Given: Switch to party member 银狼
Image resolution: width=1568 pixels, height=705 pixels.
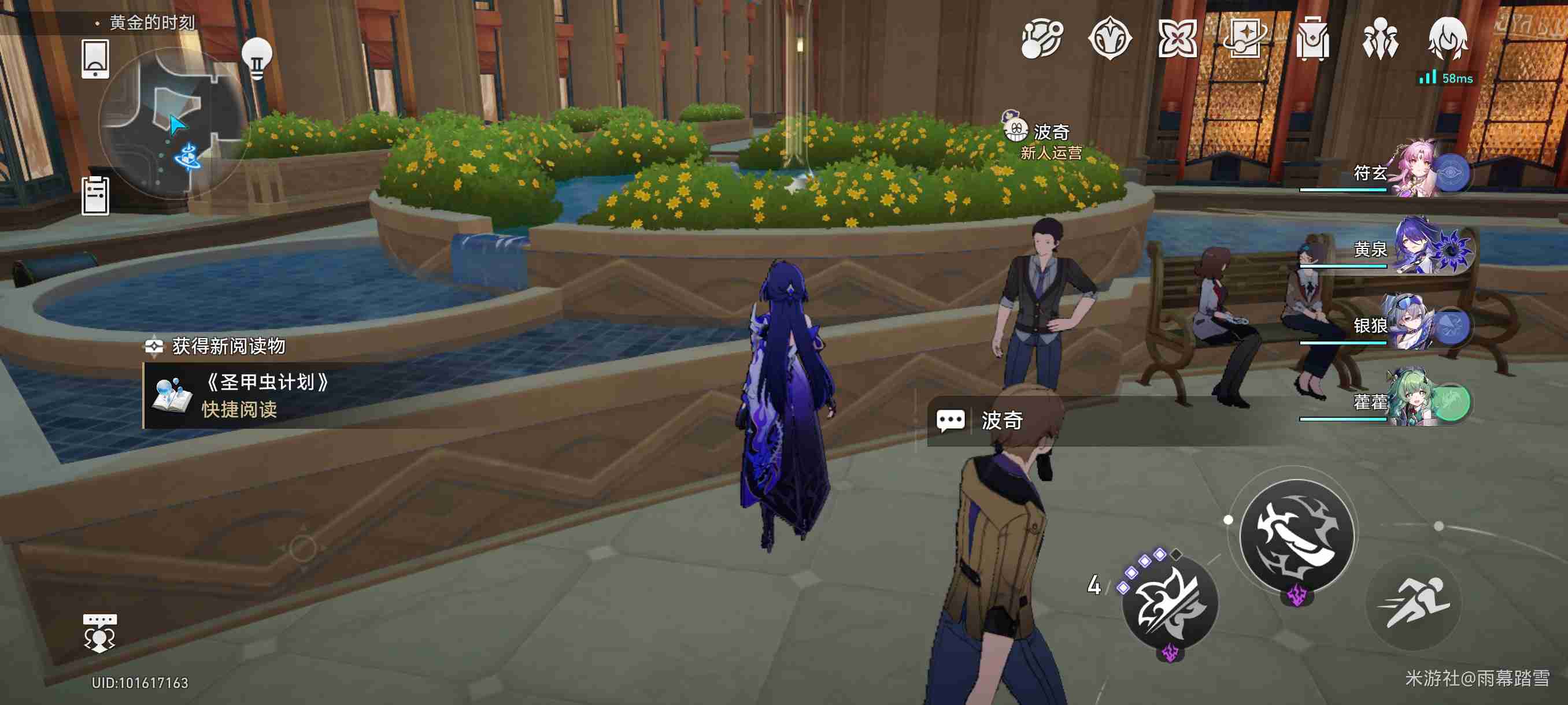Looking at the screenshot, I should pyautogui.click(x=1418, y=324).
